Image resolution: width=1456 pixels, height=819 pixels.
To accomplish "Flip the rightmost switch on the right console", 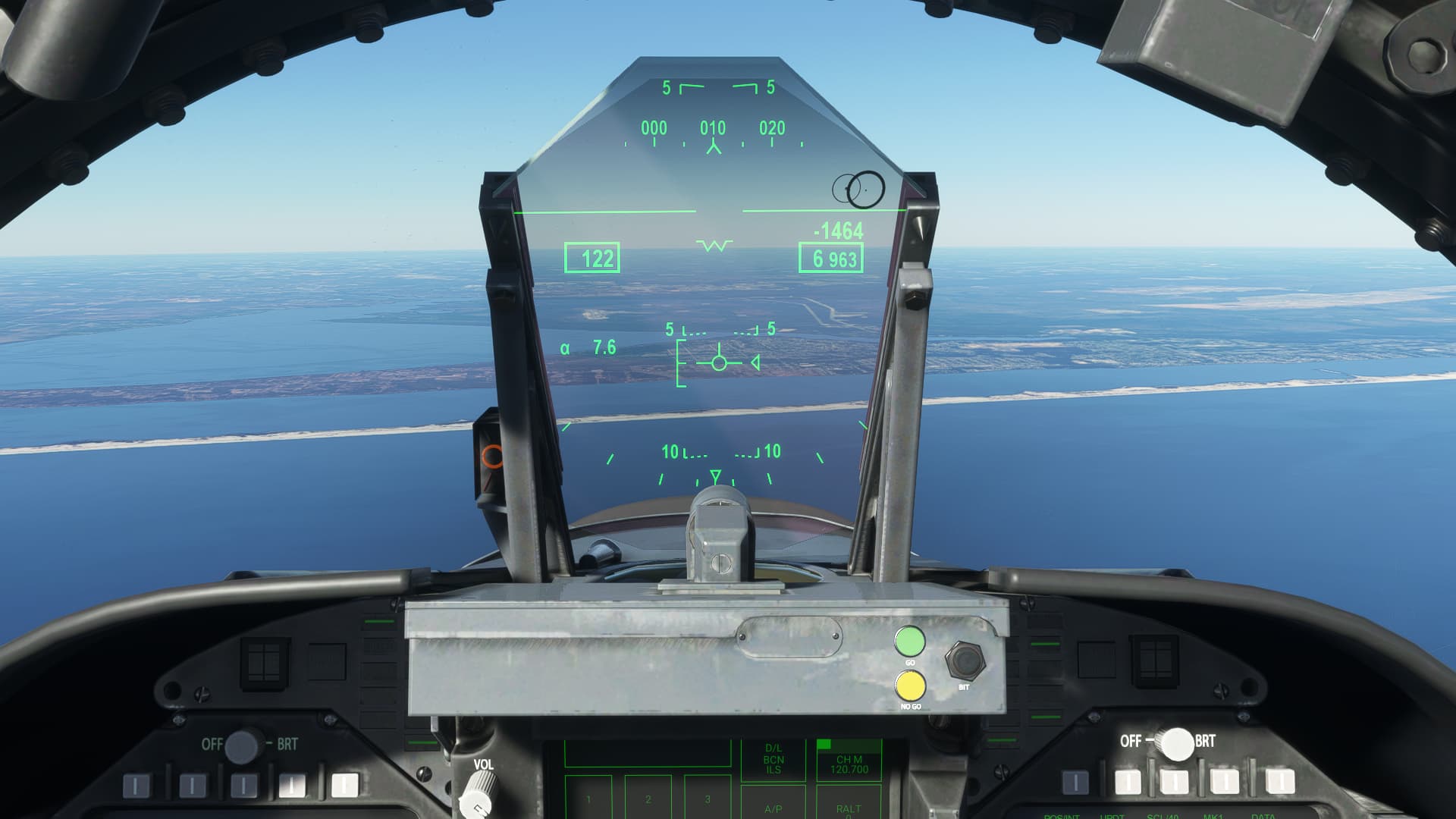I will [x=1280, y=781].
